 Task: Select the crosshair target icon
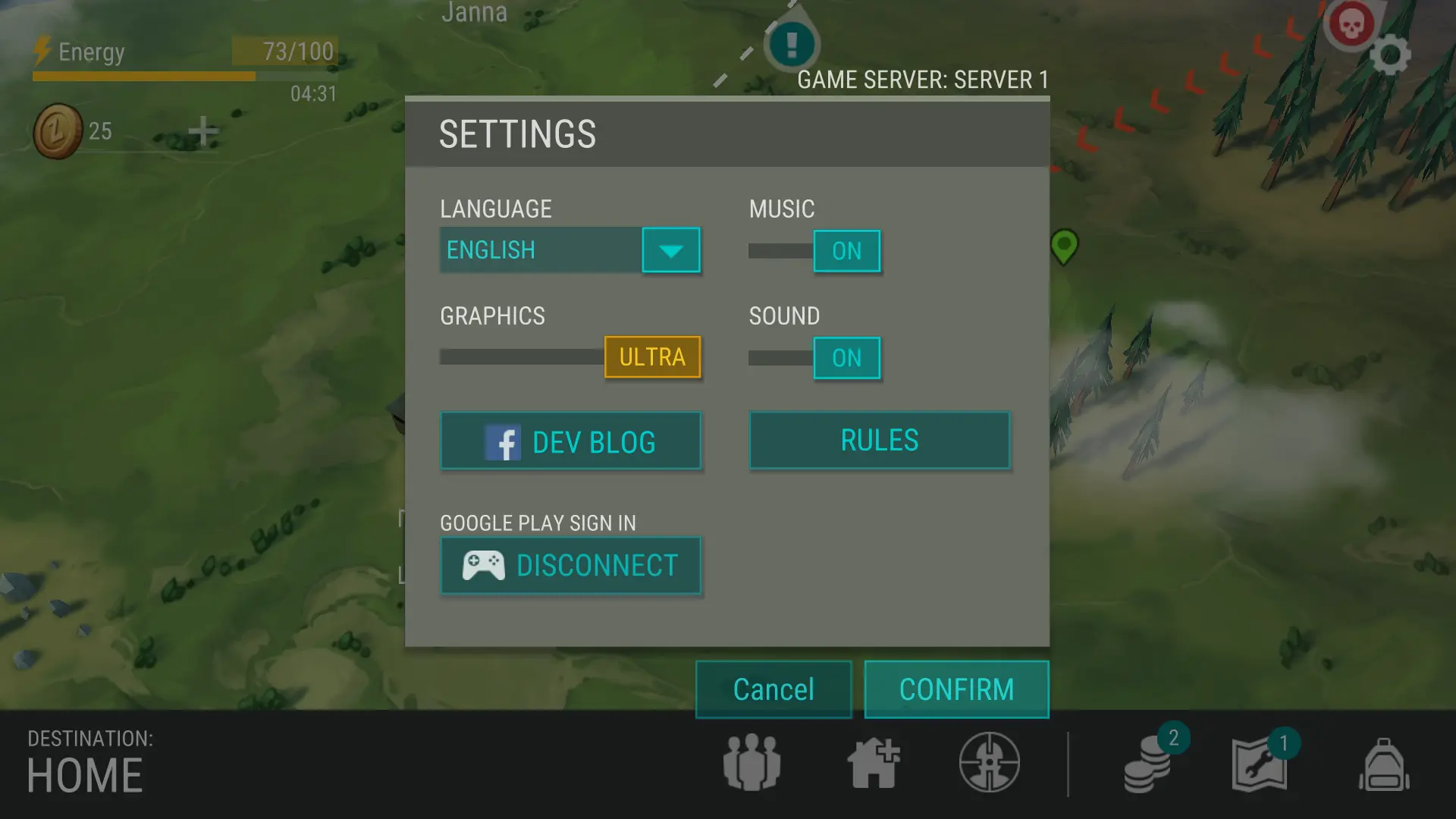(x=989, y=762)
